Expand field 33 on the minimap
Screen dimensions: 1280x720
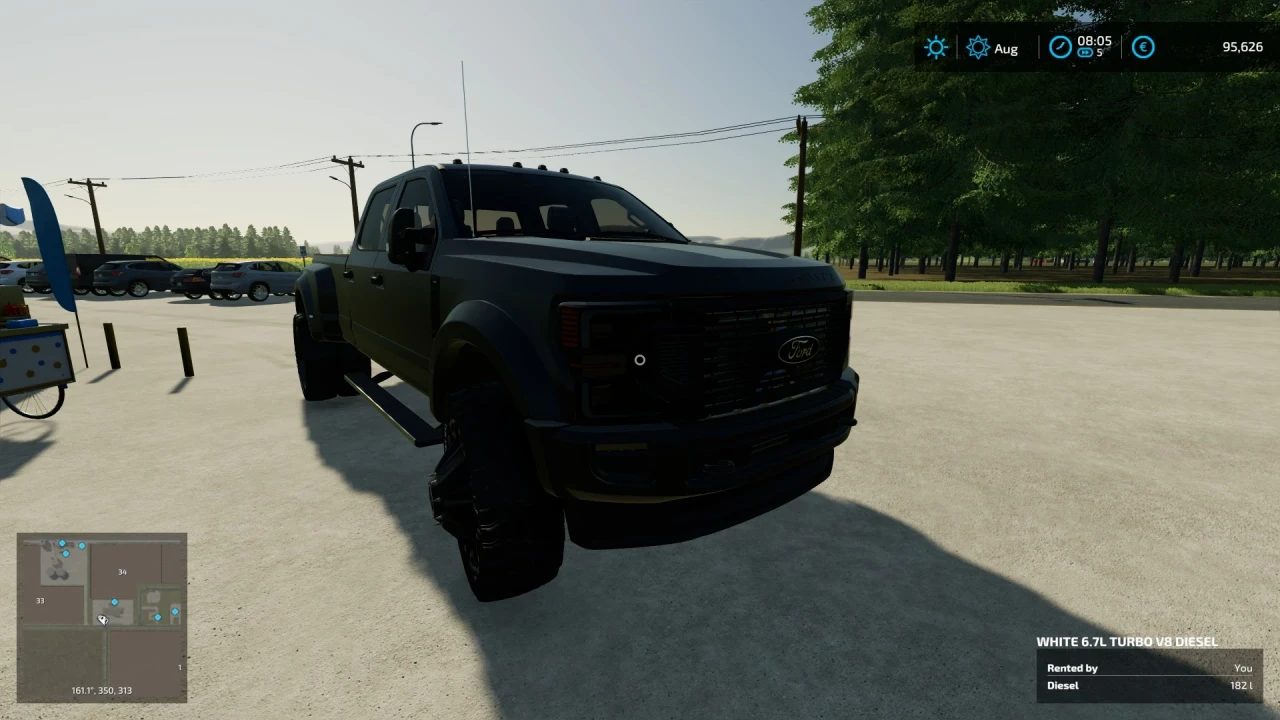point(40,600)
